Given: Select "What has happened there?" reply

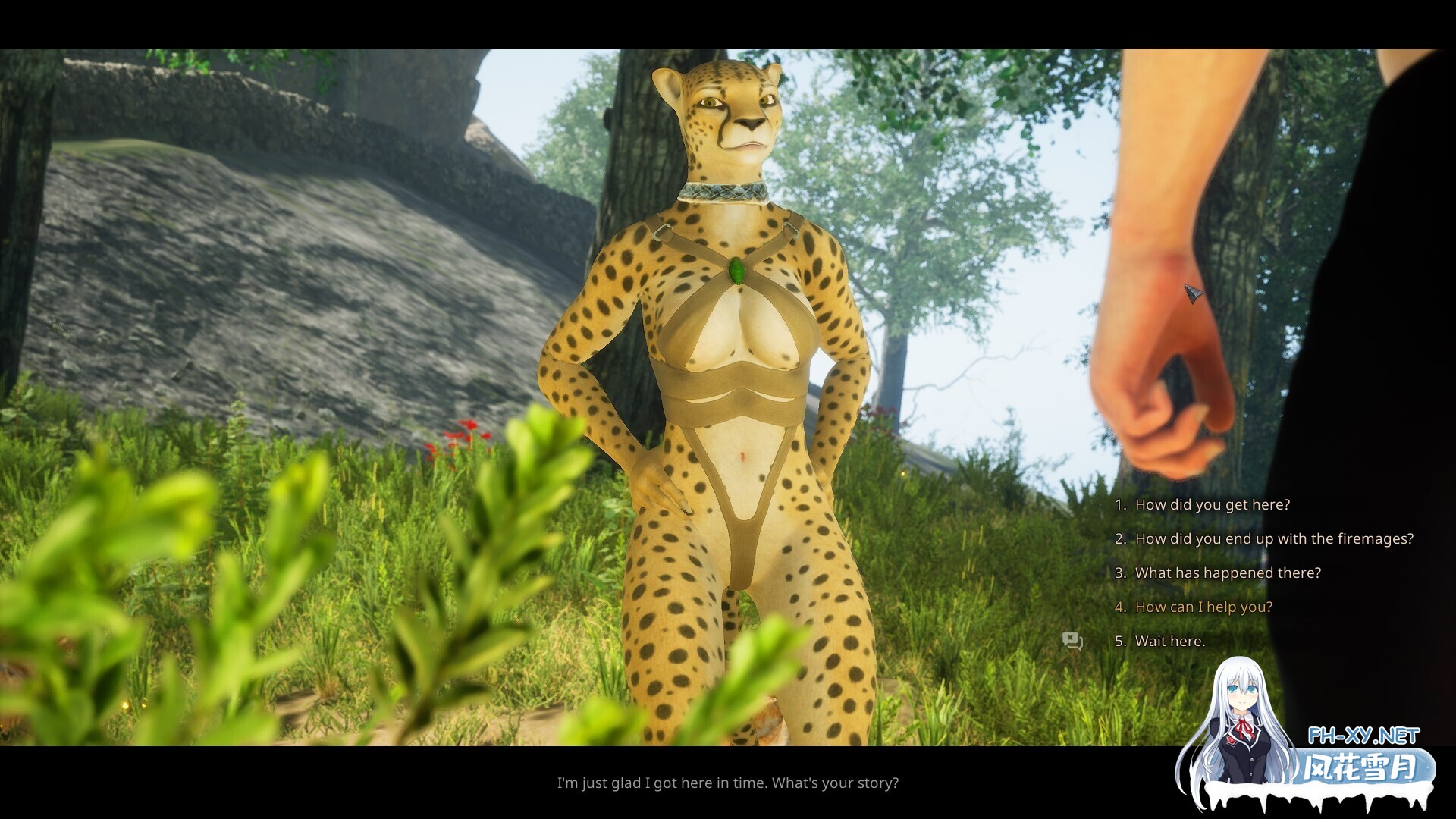Looking at the screenshot, I should click(1228, 573).
